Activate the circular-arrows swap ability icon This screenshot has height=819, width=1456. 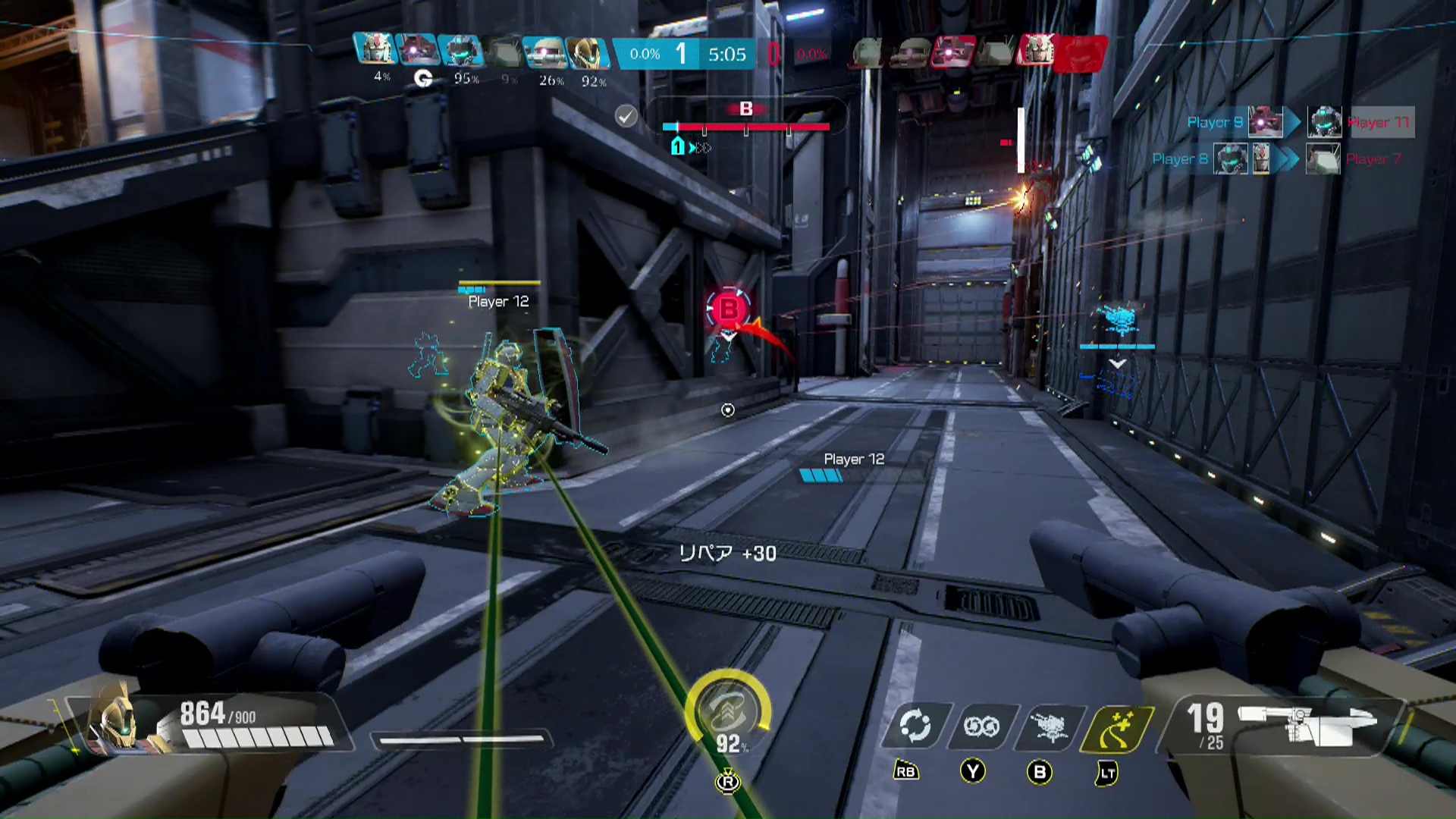(x=915, y=726)
